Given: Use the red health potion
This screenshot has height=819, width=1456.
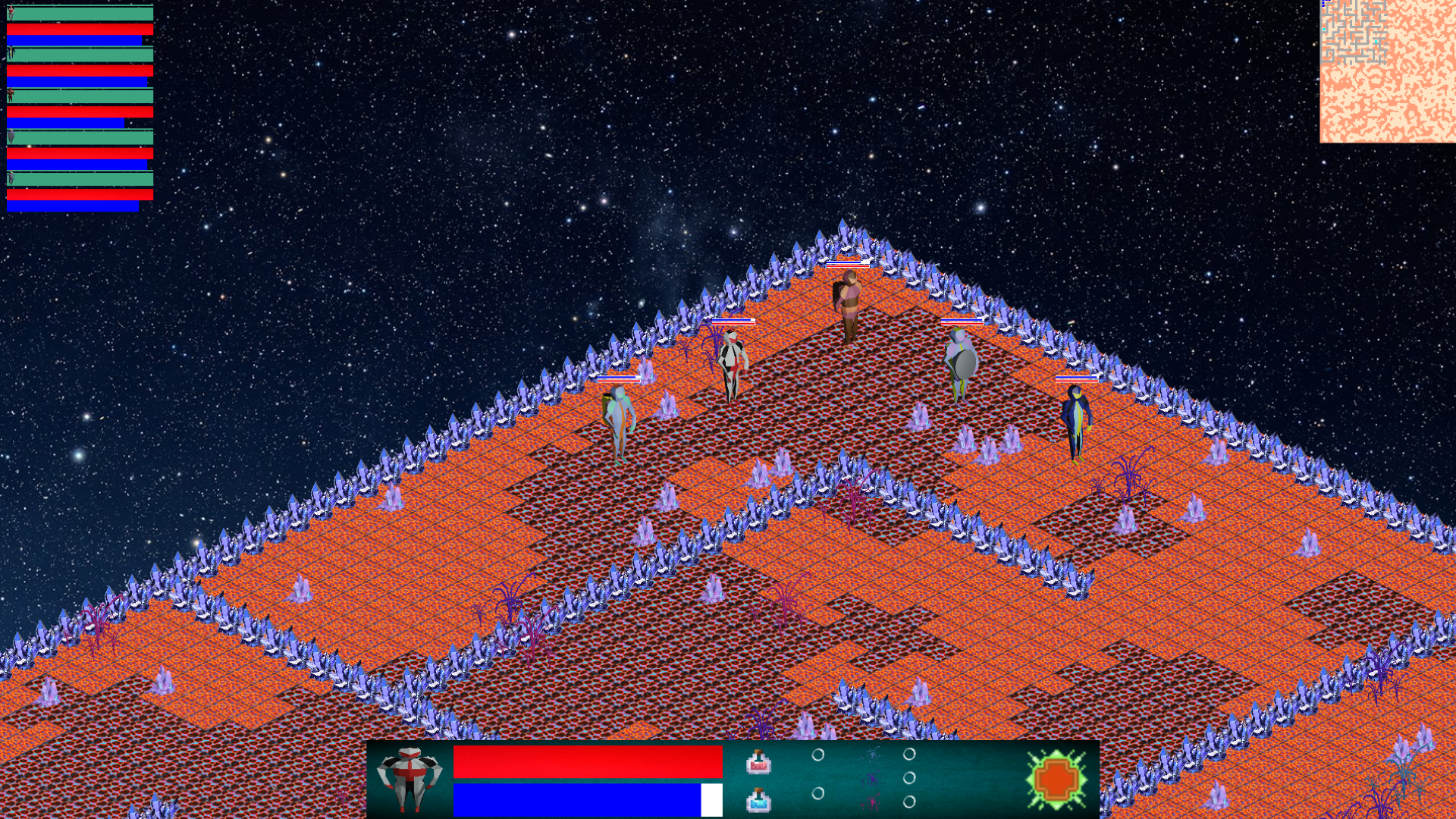Looking at the screenshot, I should [x=758, y=762].
